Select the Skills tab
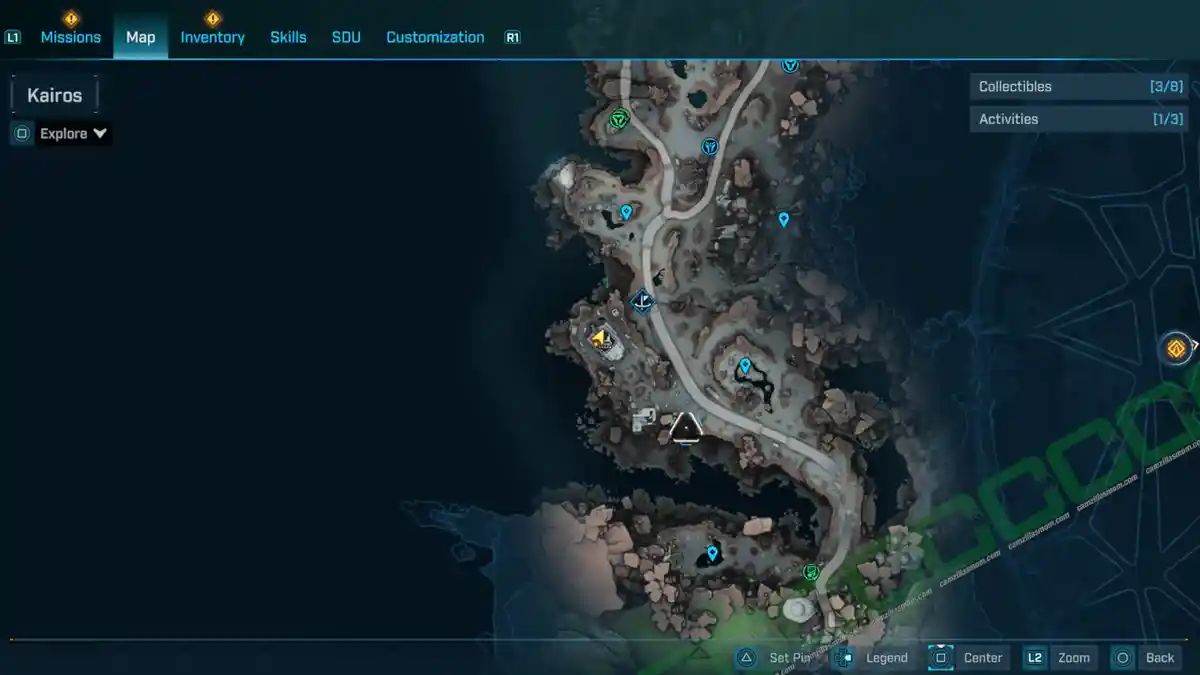The image size is (1200, 675). tap(288, 37)
